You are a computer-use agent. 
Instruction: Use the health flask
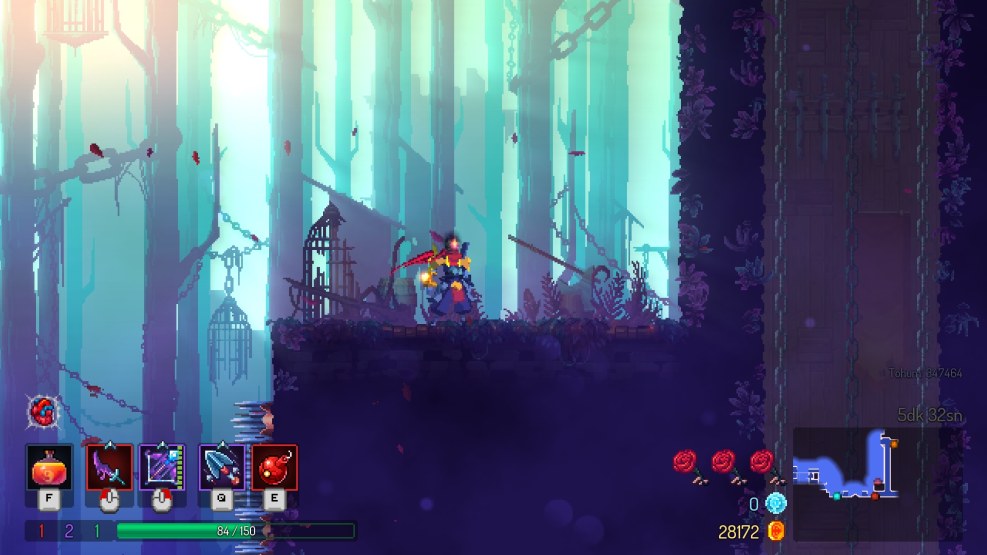click(49, 467)
